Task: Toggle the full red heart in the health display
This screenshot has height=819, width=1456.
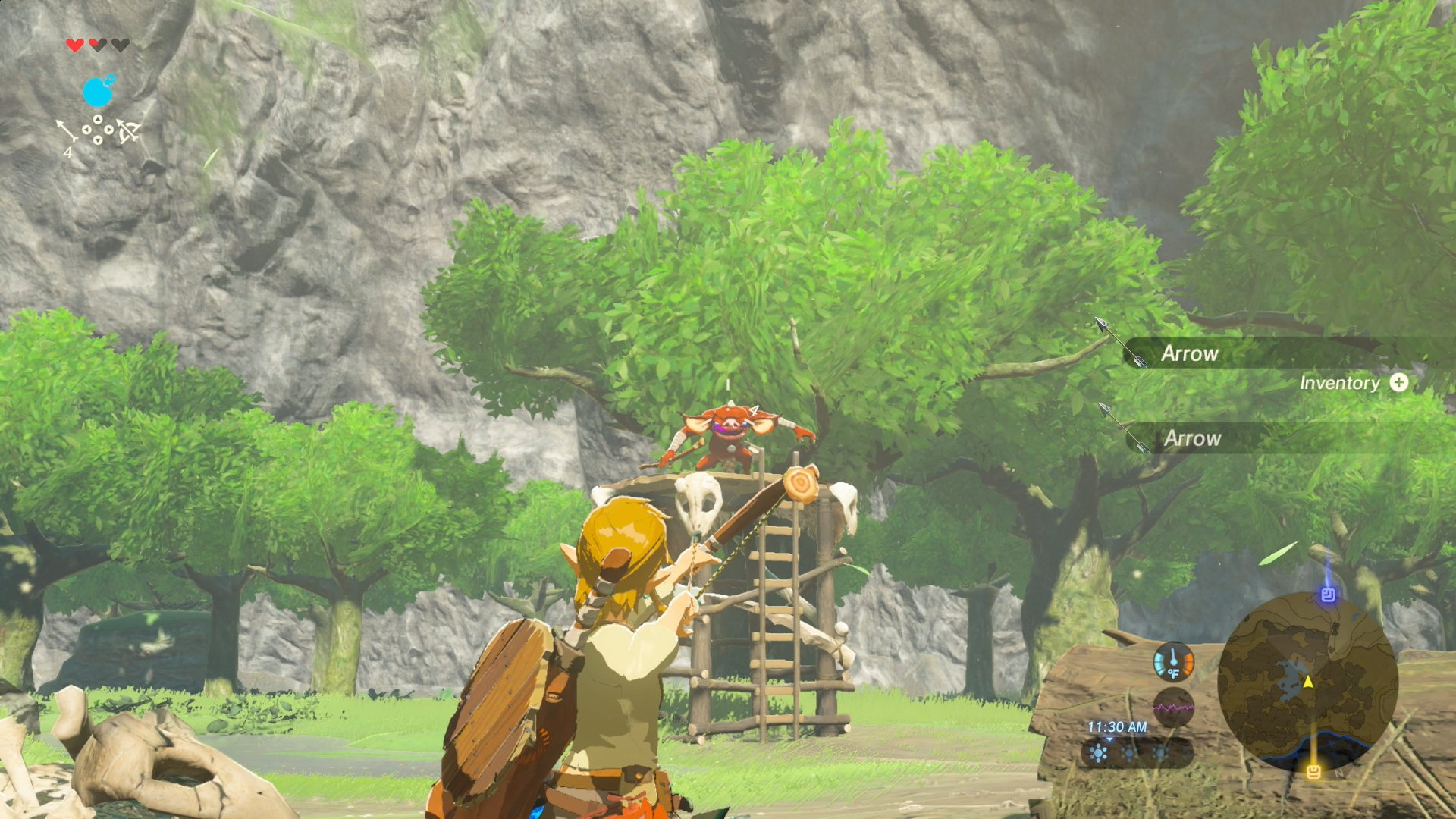Action: 74,44
